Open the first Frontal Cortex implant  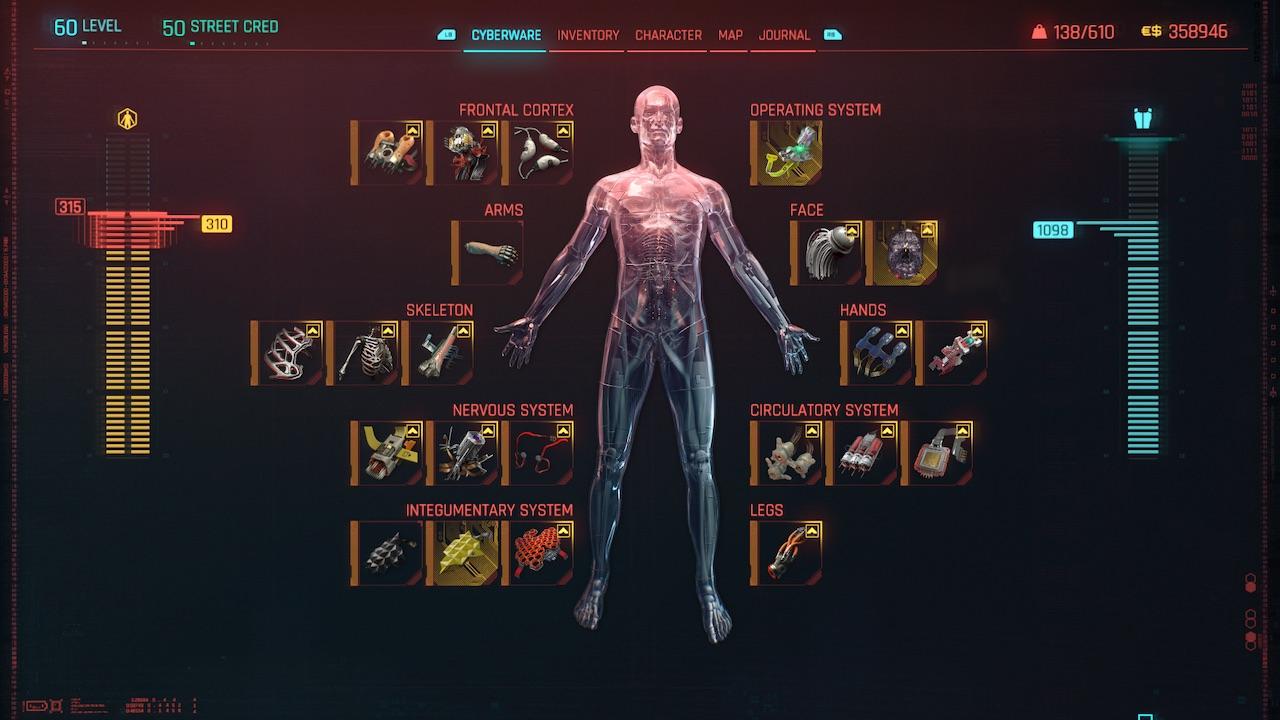click(389, 152)
